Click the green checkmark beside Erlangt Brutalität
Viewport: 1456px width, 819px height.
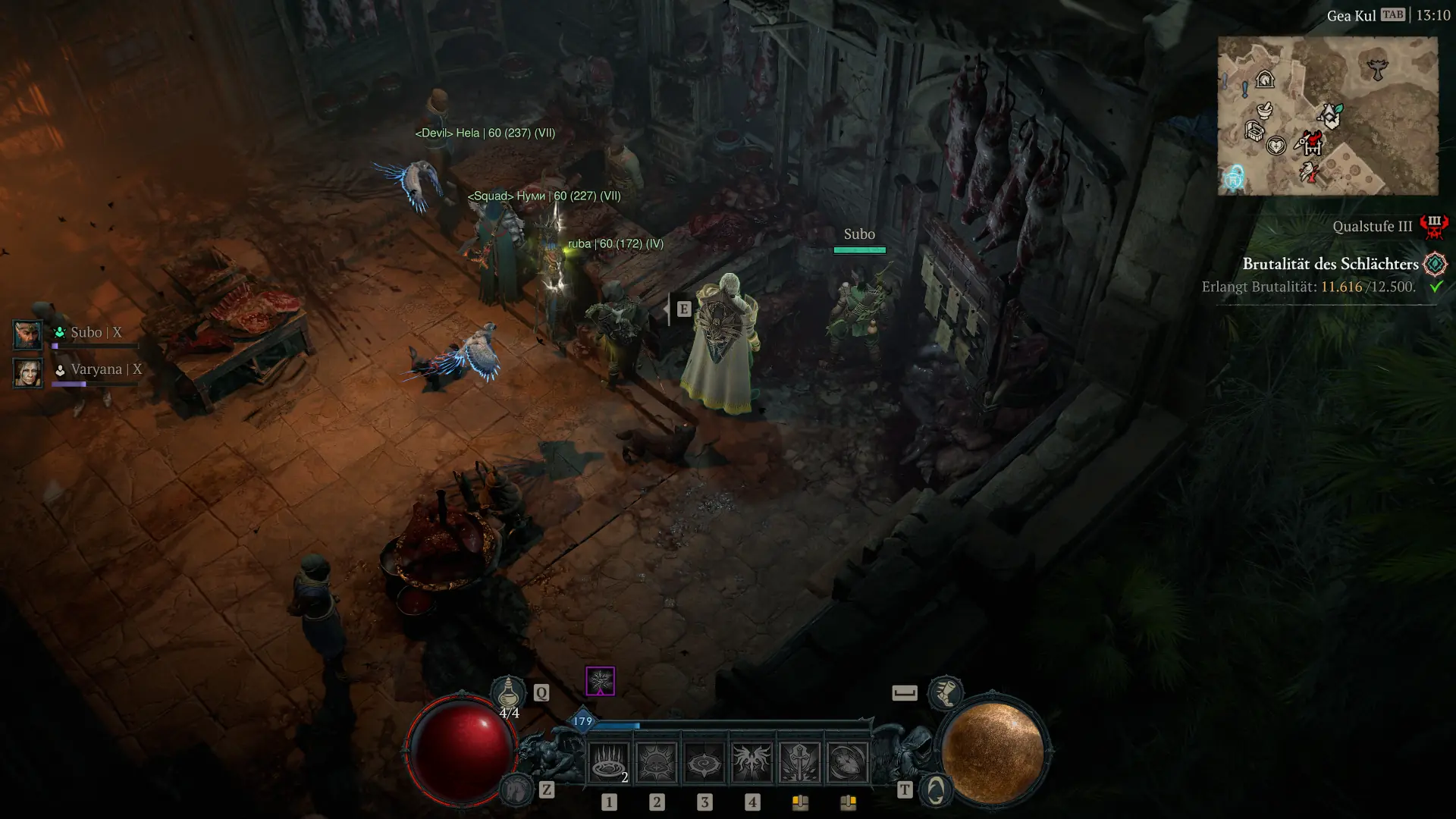(1437, 287)
